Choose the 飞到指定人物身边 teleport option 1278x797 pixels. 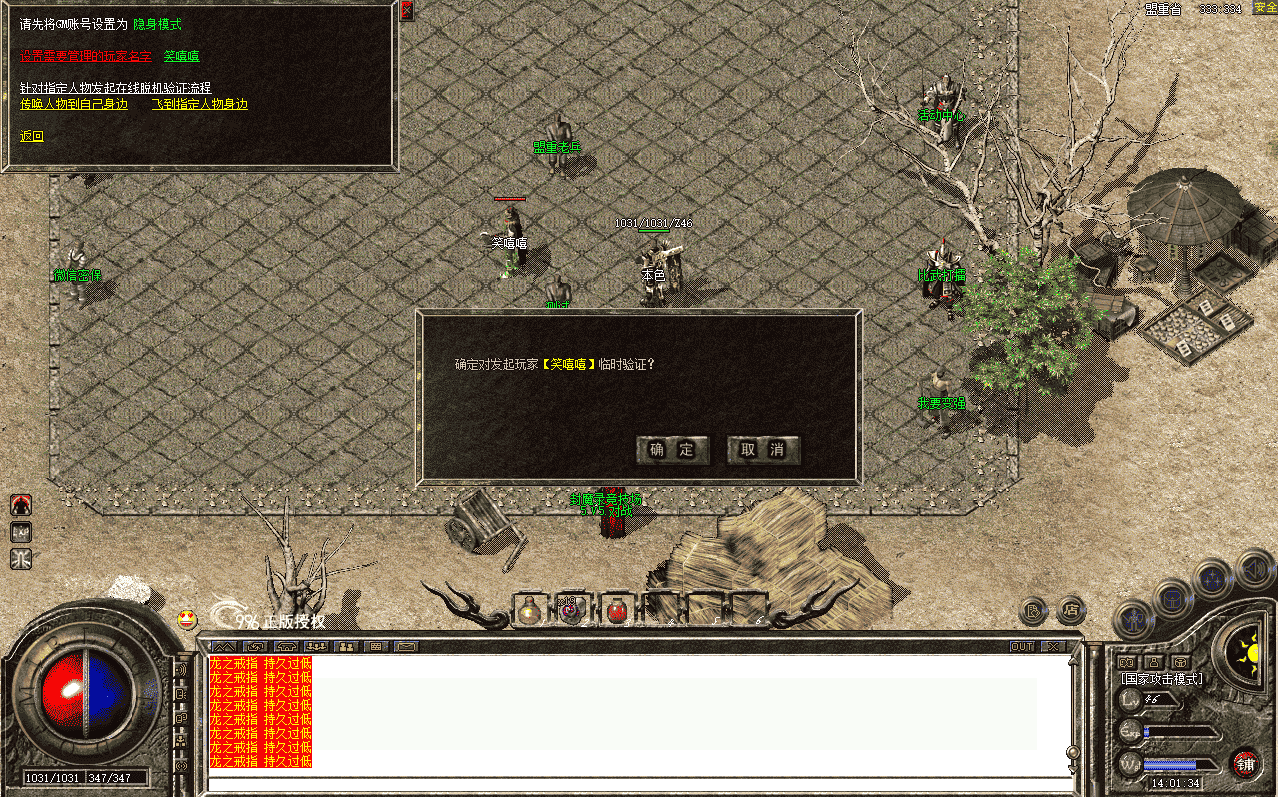(200, 104)
